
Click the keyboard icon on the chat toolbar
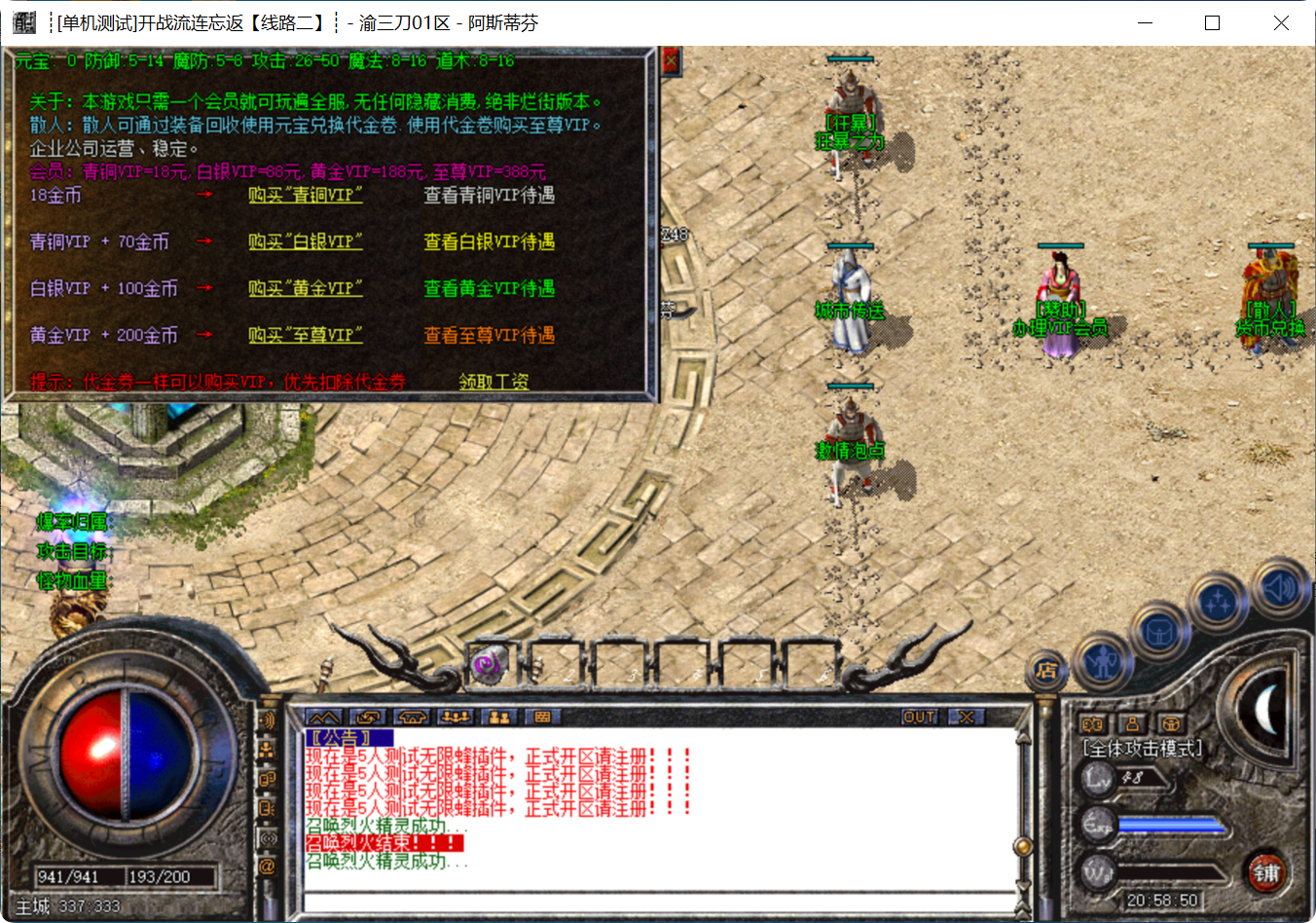click(542, 716)
